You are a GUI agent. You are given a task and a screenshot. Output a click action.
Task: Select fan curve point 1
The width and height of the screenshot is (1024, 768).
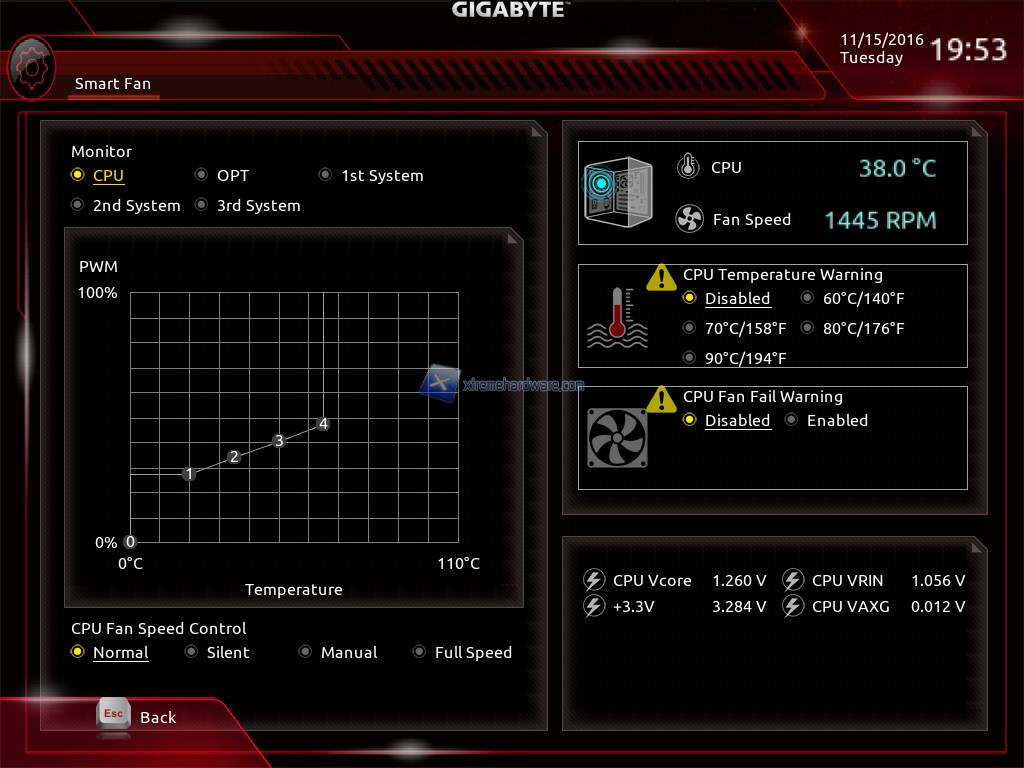click(189, 474)
